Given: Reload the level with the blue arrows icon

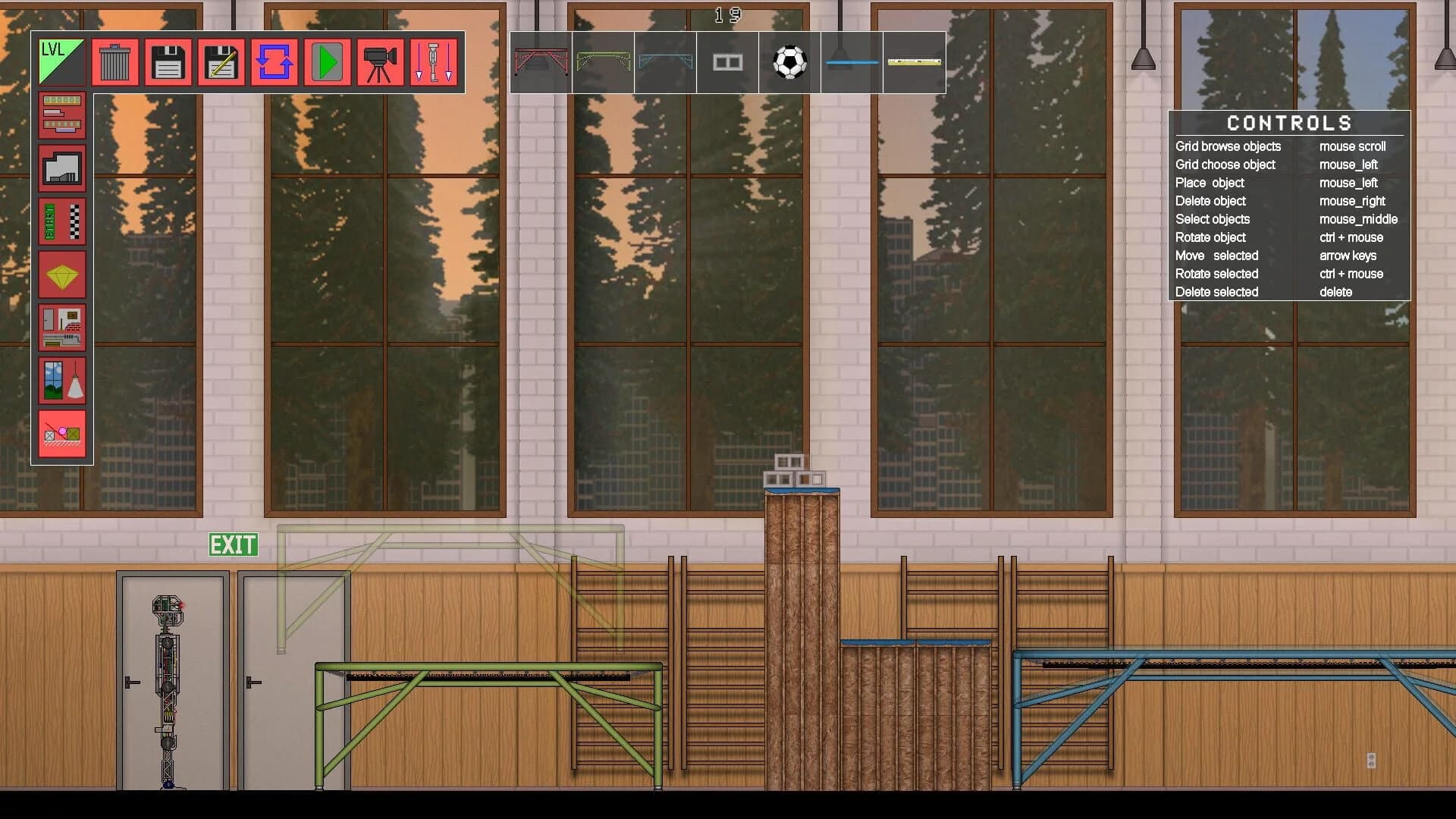Looking at the screenshot, I should (x=274, y=61).
